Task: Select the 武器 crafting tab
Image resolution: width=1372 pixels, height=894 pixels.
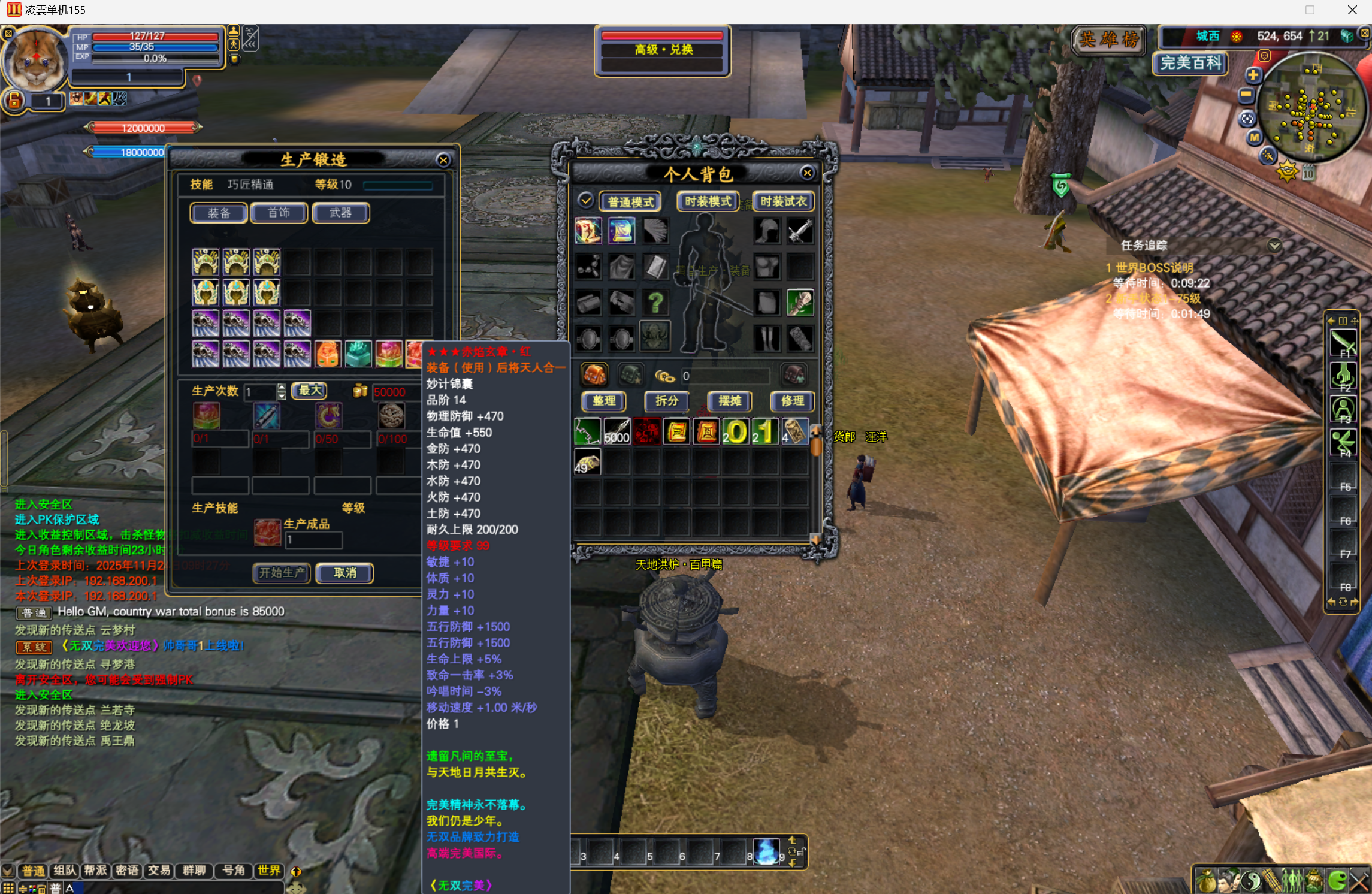Action: 340,213
